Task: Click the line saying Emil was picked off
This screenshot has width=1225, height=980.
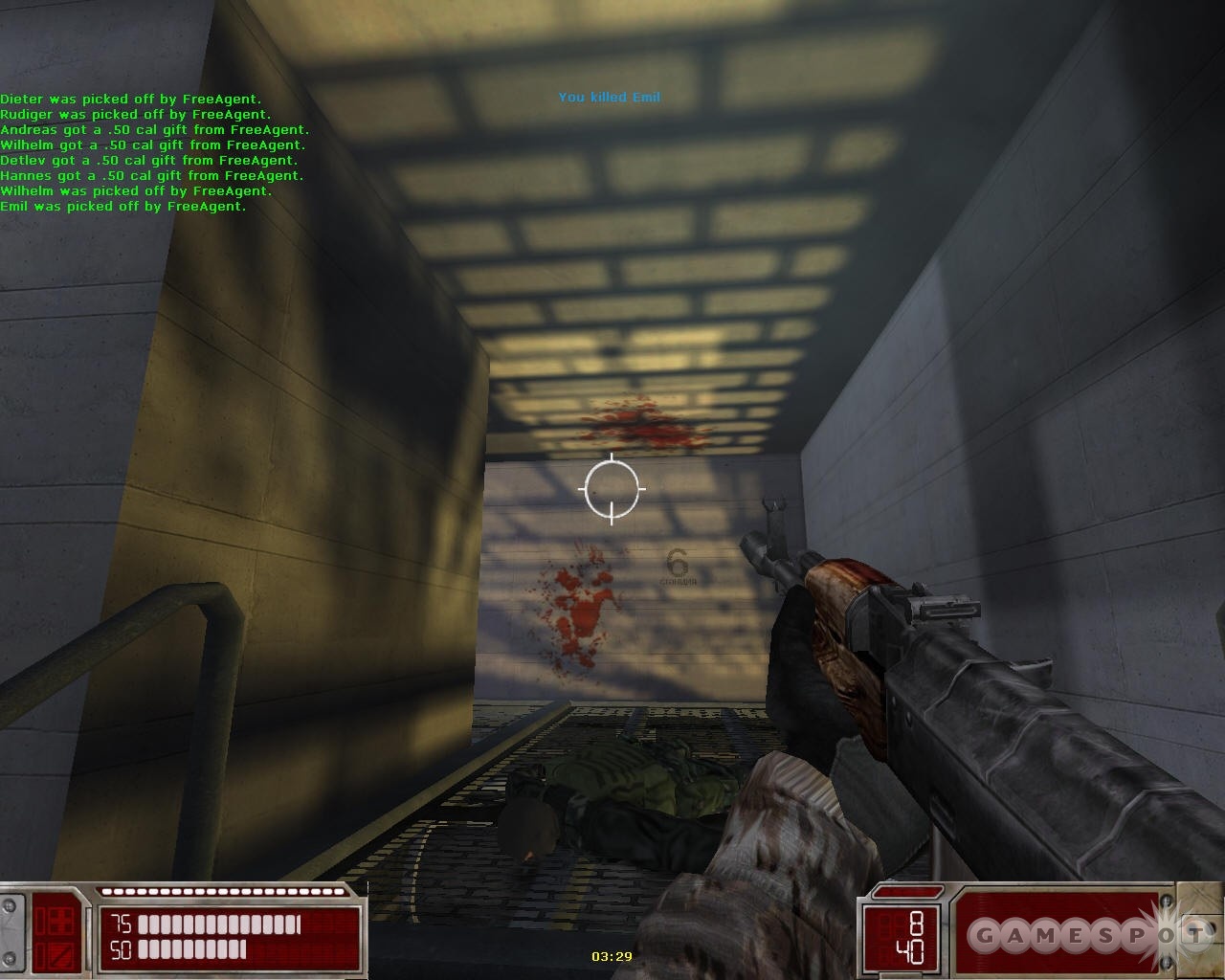Action: (x=124, y=206)
